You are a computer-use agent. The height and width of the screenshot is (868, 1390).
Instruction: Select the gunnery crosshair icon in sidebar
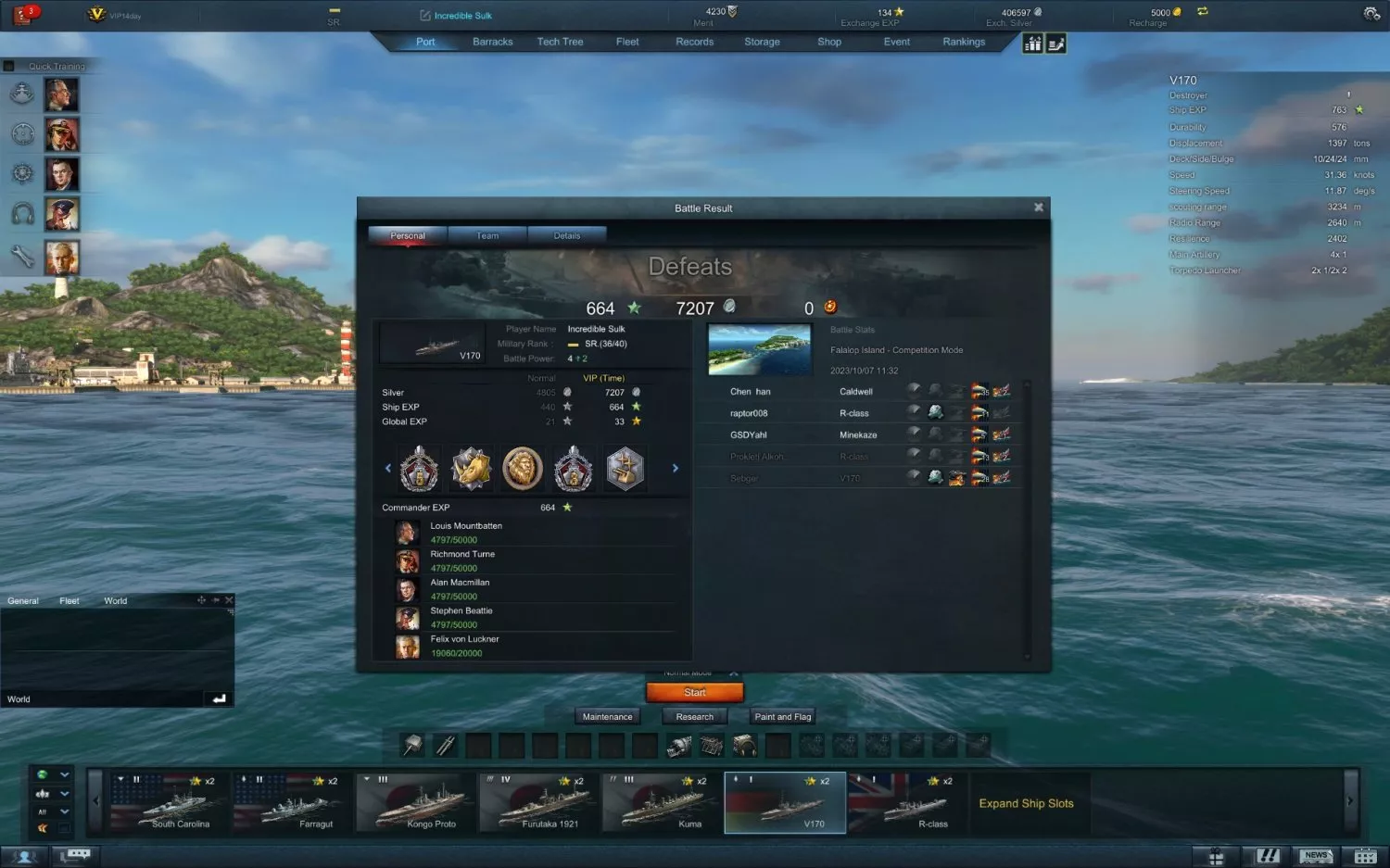pos(22,133)
